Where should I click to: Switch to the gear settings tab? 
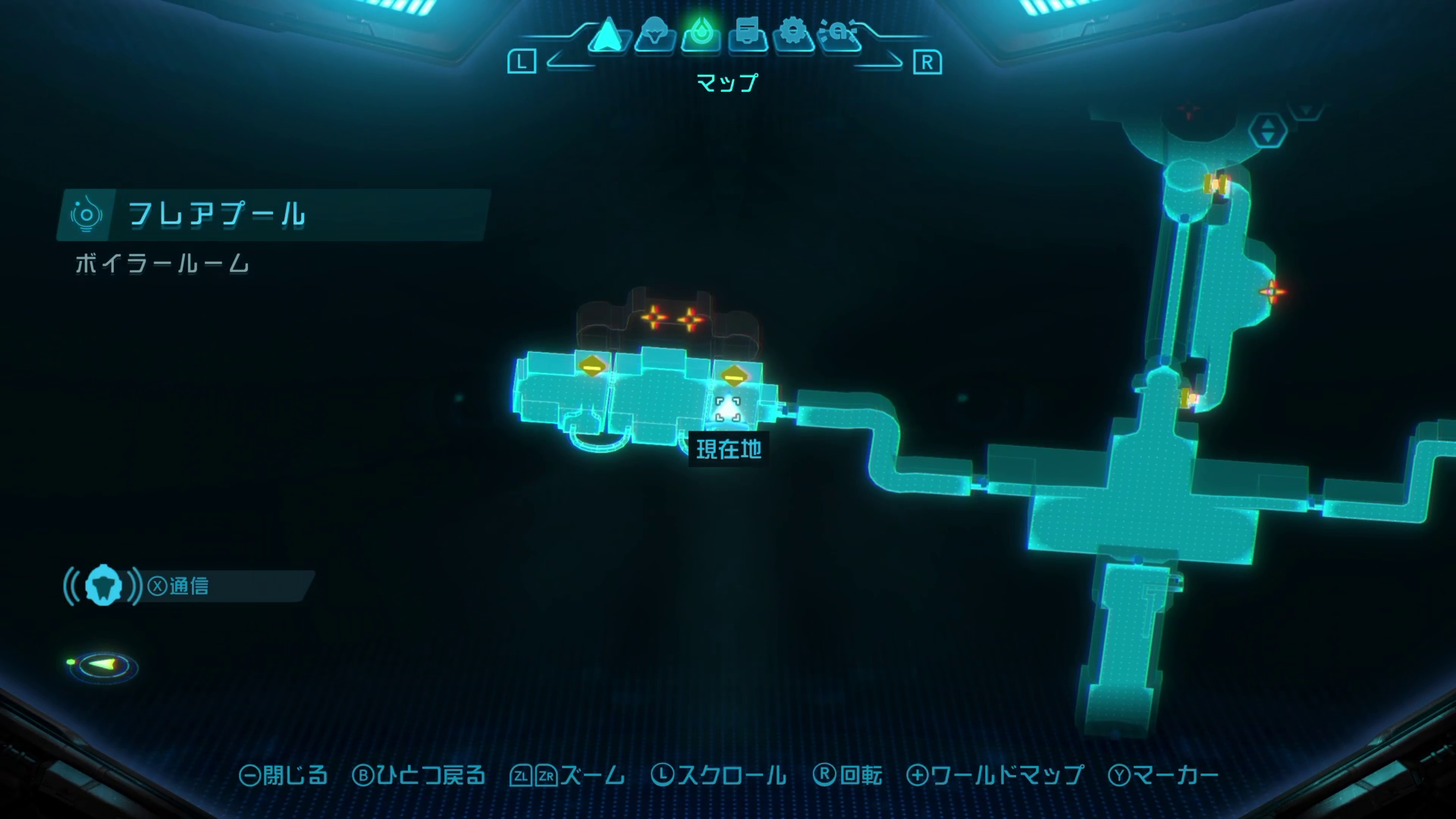(793, 35)
